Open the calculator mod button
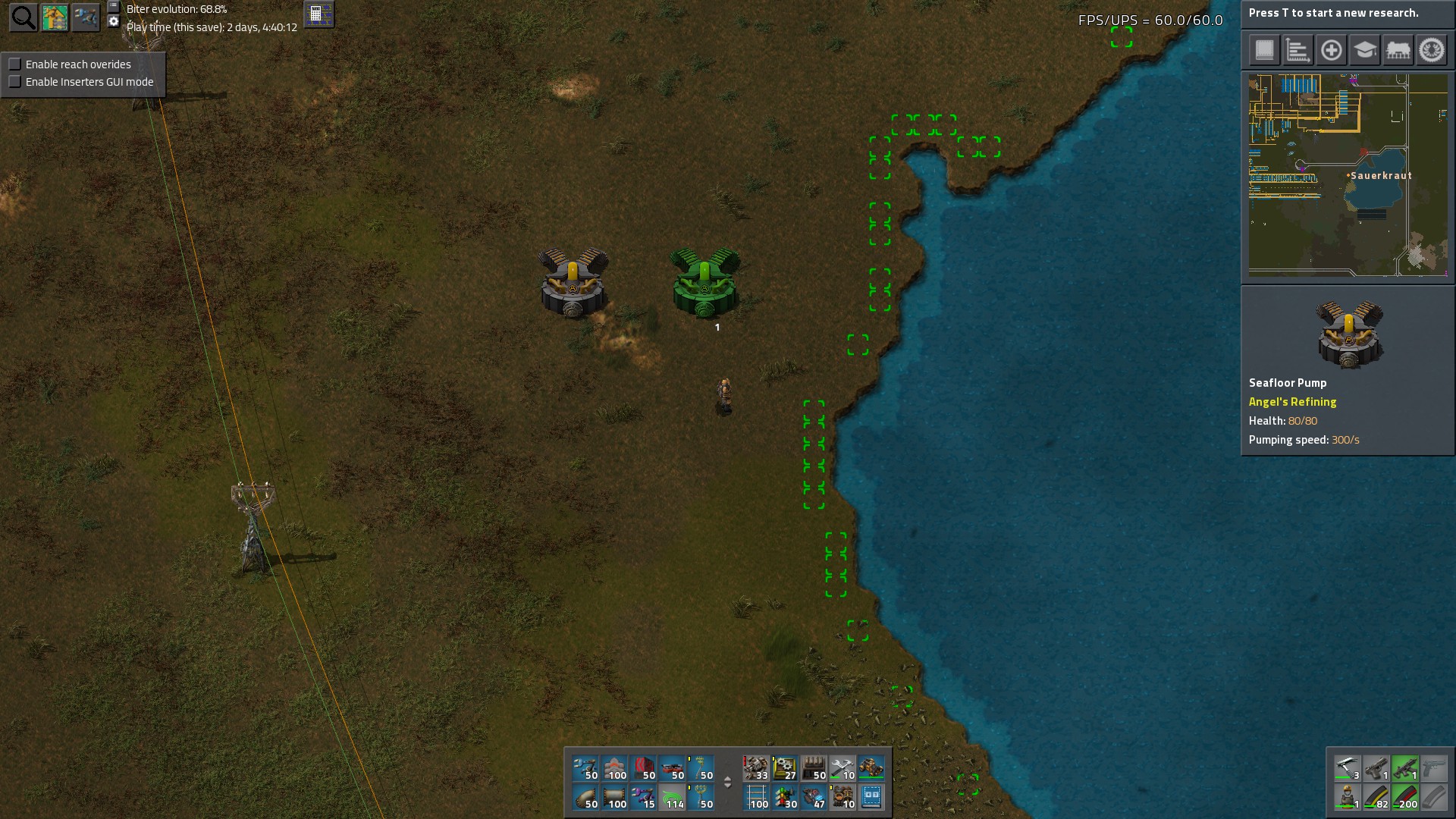The height and width of the screenshot is (819, 1456). click(x=318, y=14)
